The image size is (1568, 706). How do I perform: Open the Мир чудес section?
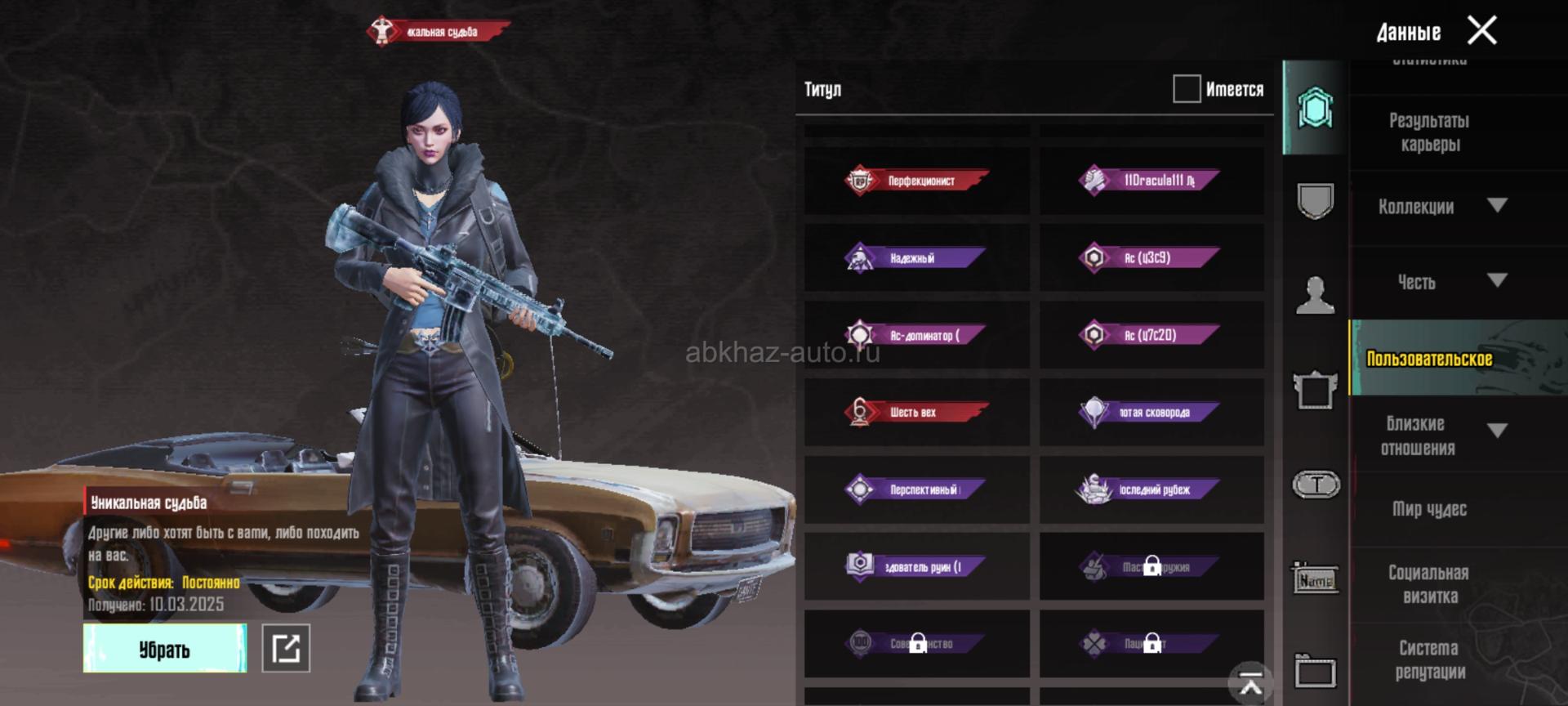[1429, 509]
